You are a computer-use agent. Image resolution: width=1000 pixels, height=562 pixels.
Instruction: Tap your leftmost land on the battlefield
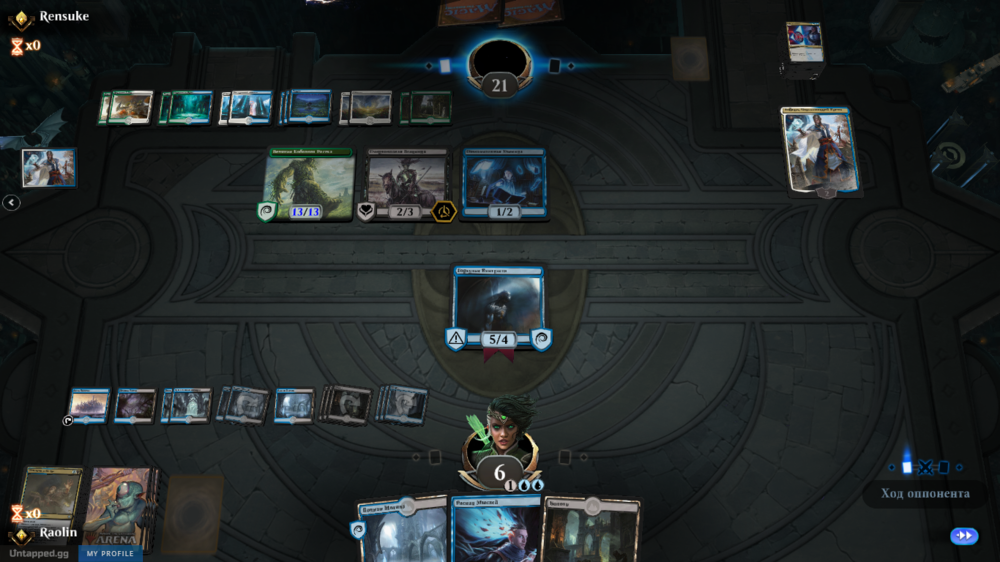[88, 405]
